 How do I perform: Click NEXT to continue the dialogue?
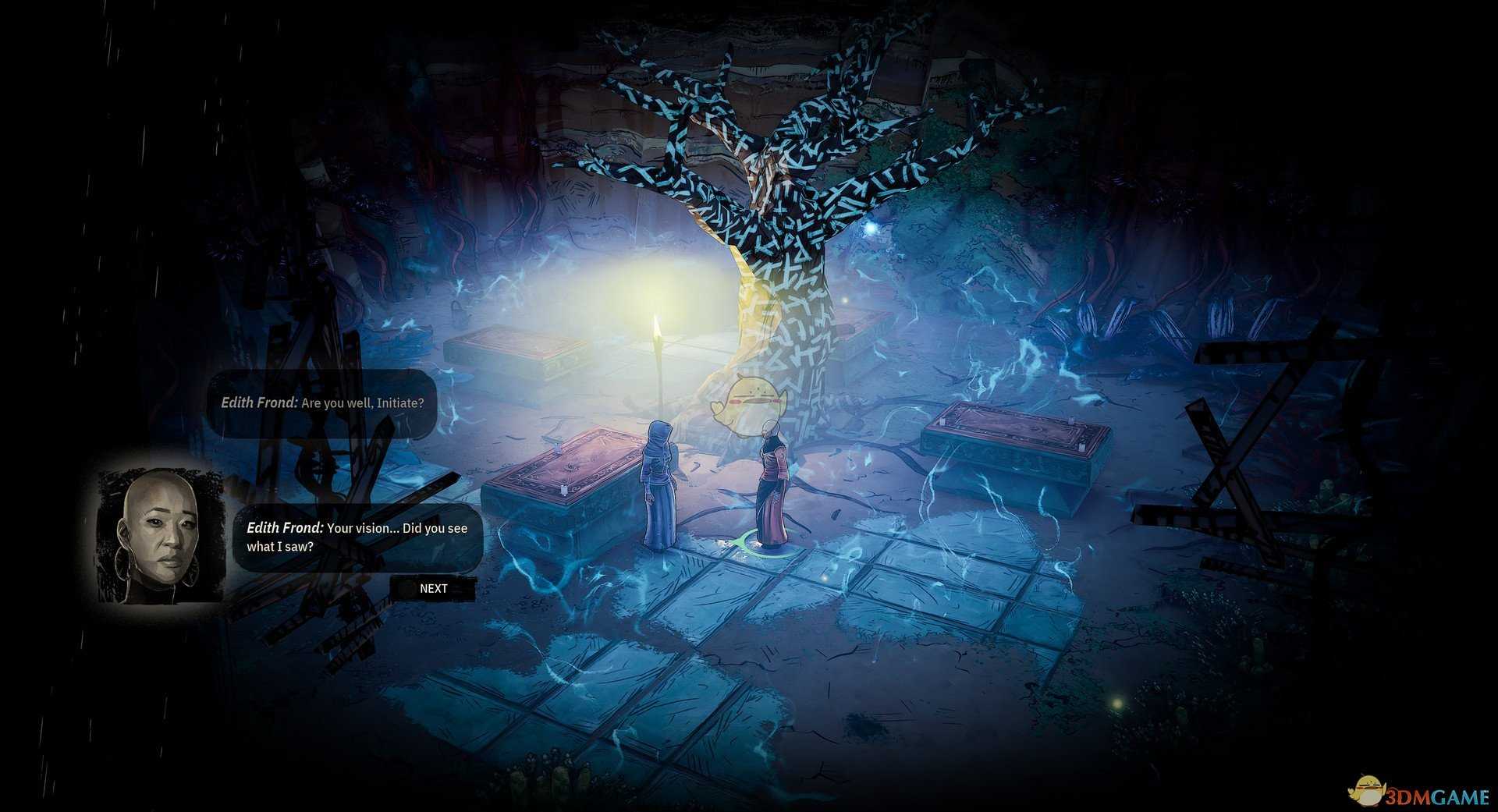click(x=433, y=588)
